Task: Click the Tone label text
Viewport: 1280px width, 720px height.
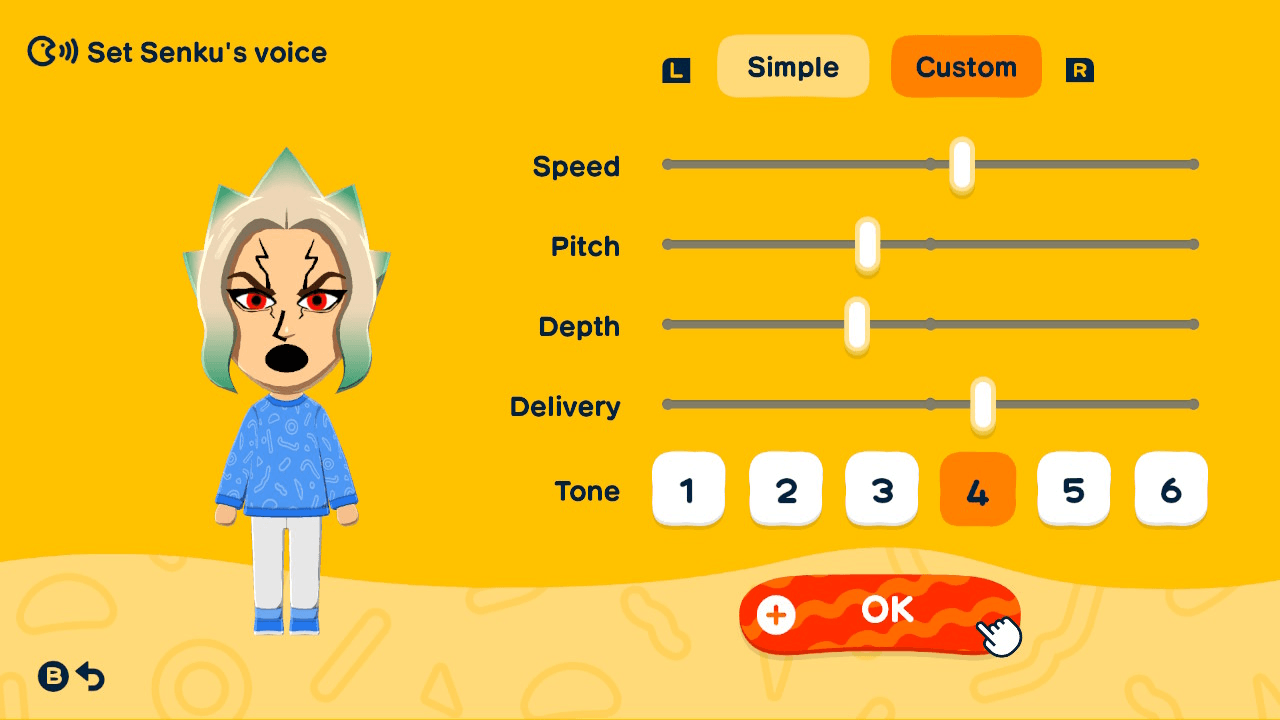Action: (x=589, y=491)
